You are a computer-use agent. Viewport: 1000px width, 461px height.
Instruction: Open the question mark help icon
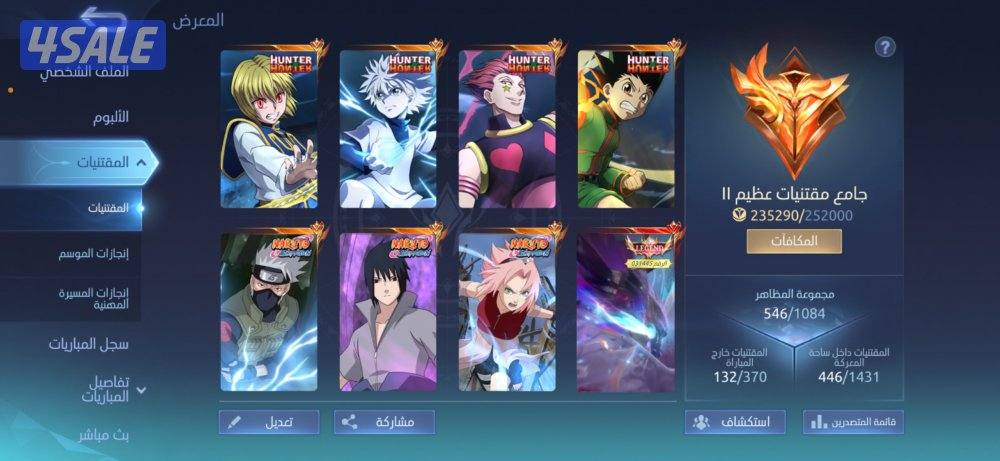click(884, 47)
